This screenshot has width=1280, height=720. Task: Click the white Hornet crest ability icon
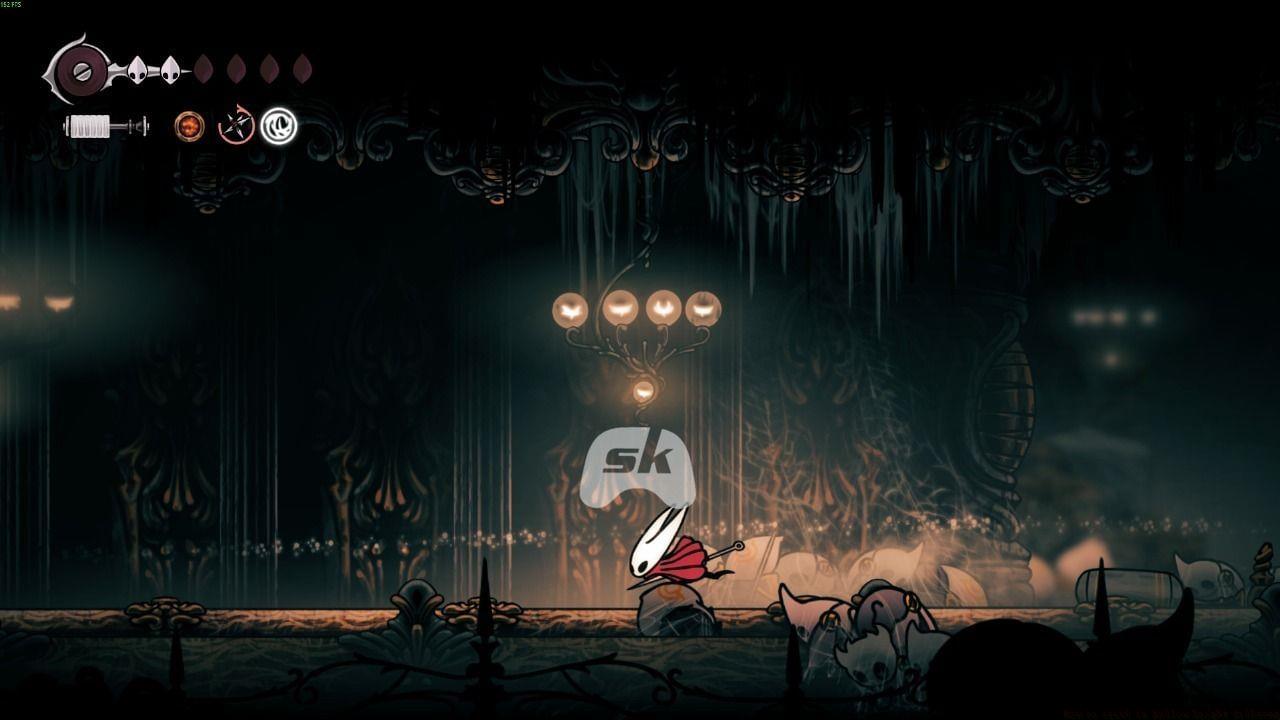(x=277, y=126)
